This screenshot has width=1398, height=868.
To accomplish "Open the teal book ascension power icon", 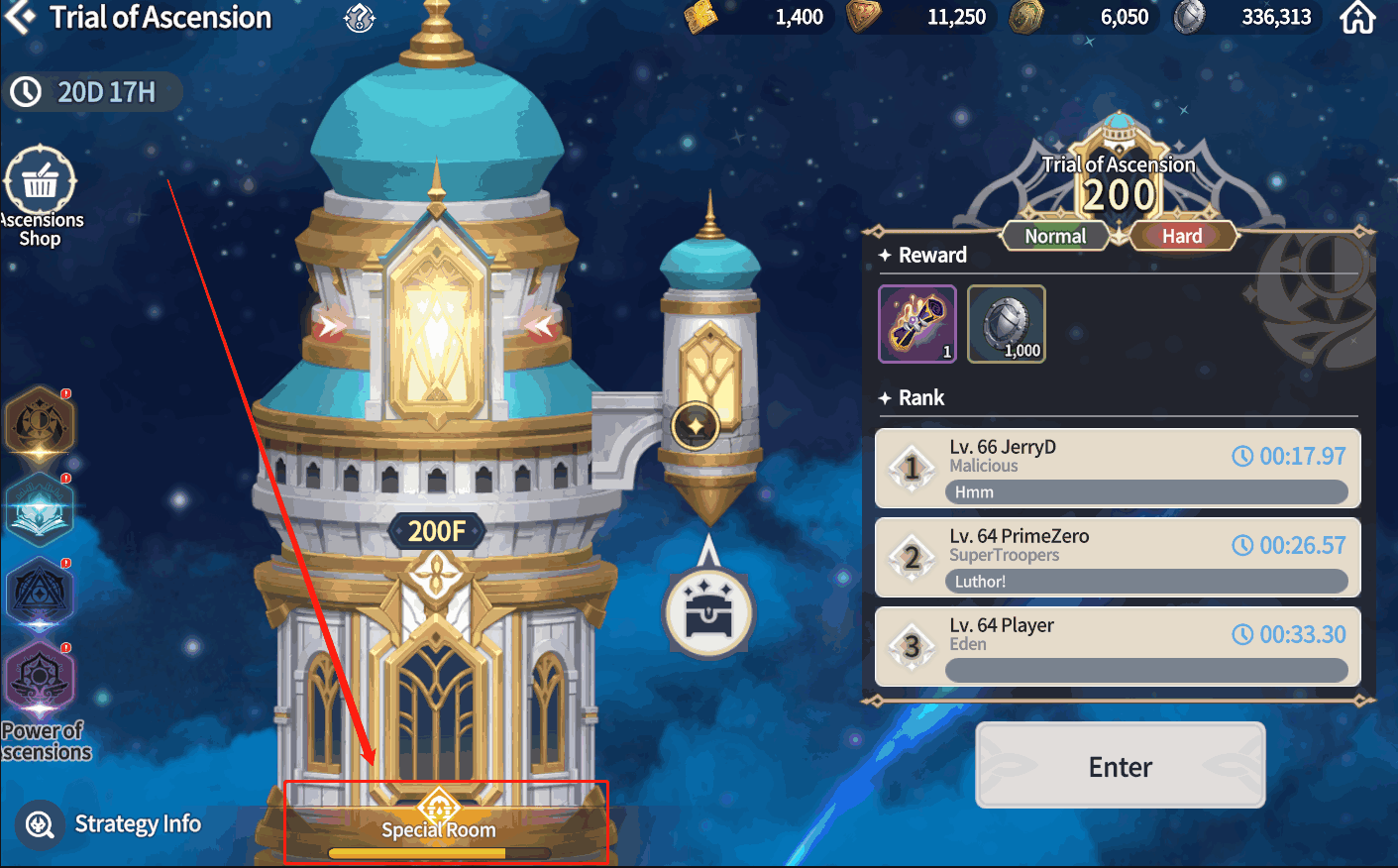I will pos(39,509).
